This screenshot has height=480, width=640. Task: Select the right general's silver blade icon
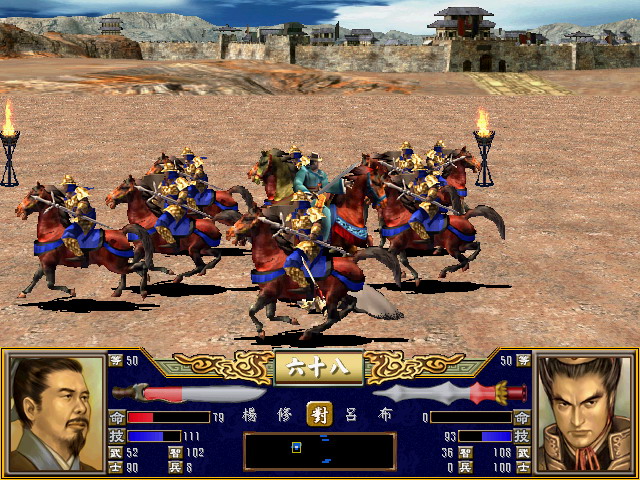tap(450, 392)
